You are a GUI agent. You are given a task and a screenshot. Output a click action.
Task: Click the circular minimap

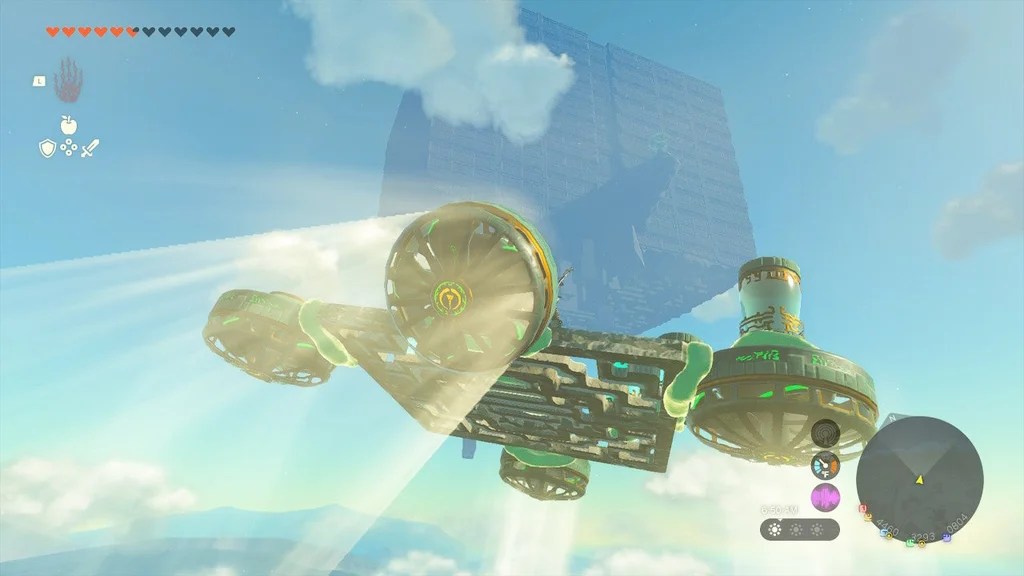(x=919, y=480)
